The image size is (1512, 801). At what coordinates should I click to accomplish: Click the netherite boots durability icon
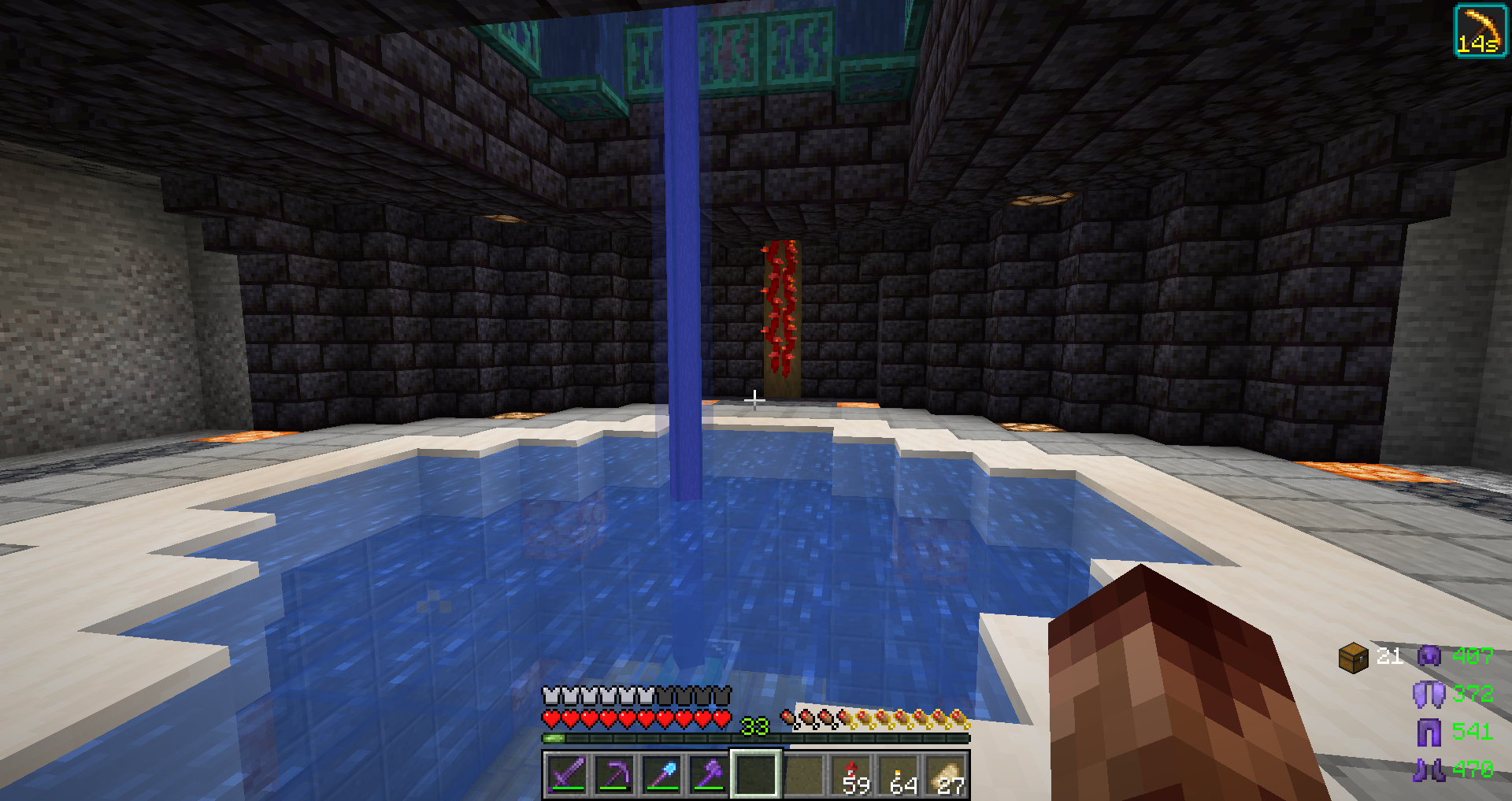coord(1429,769)
